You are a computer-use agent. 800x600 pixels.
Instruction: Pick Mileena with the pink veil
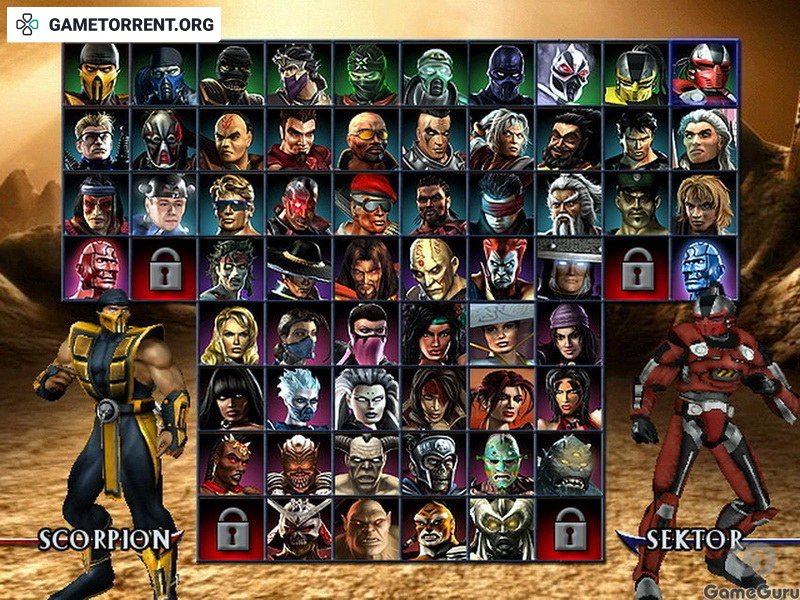coord(366,334)
